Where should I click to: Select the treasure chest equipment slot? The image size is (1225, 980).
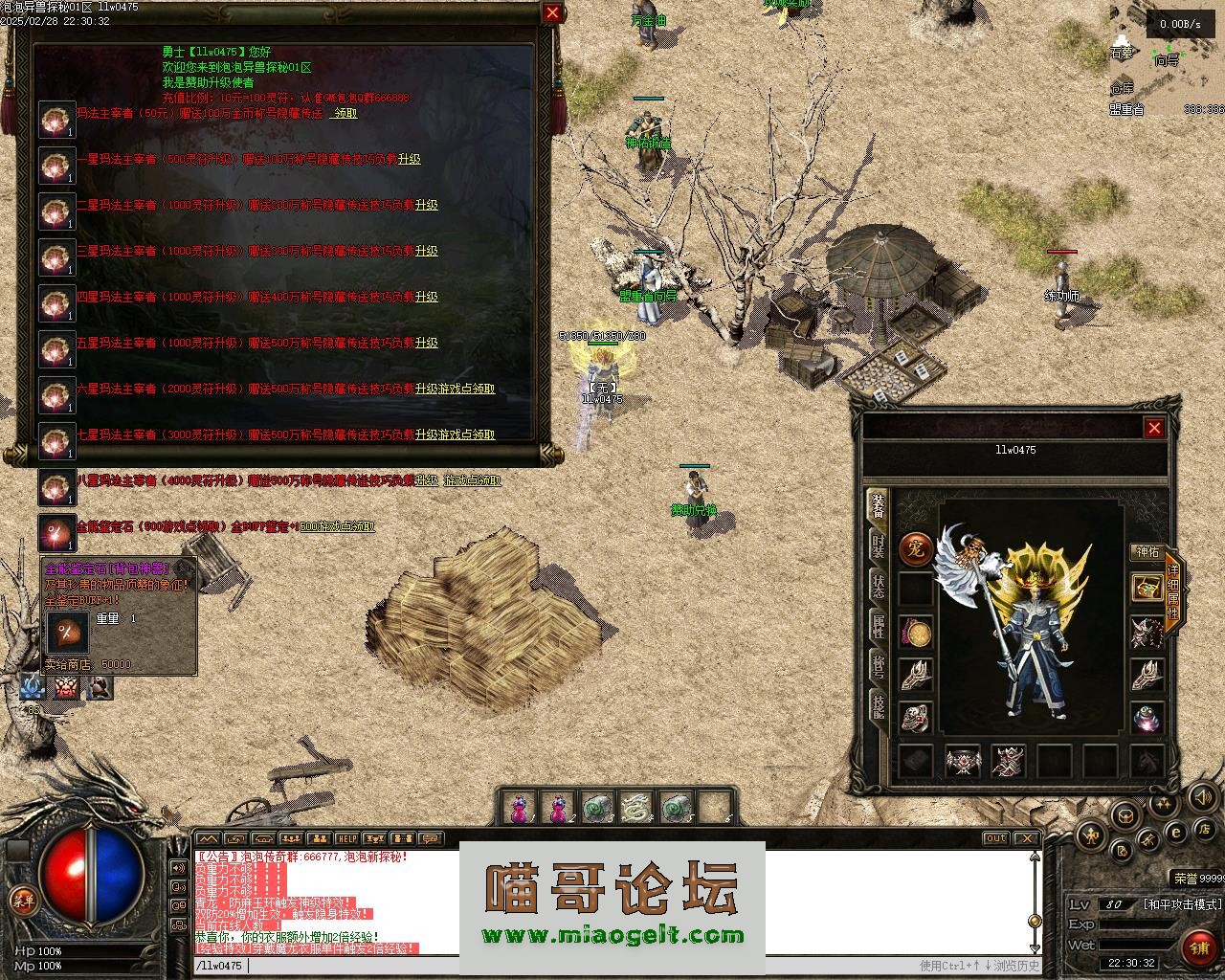tap(1147, 587)
